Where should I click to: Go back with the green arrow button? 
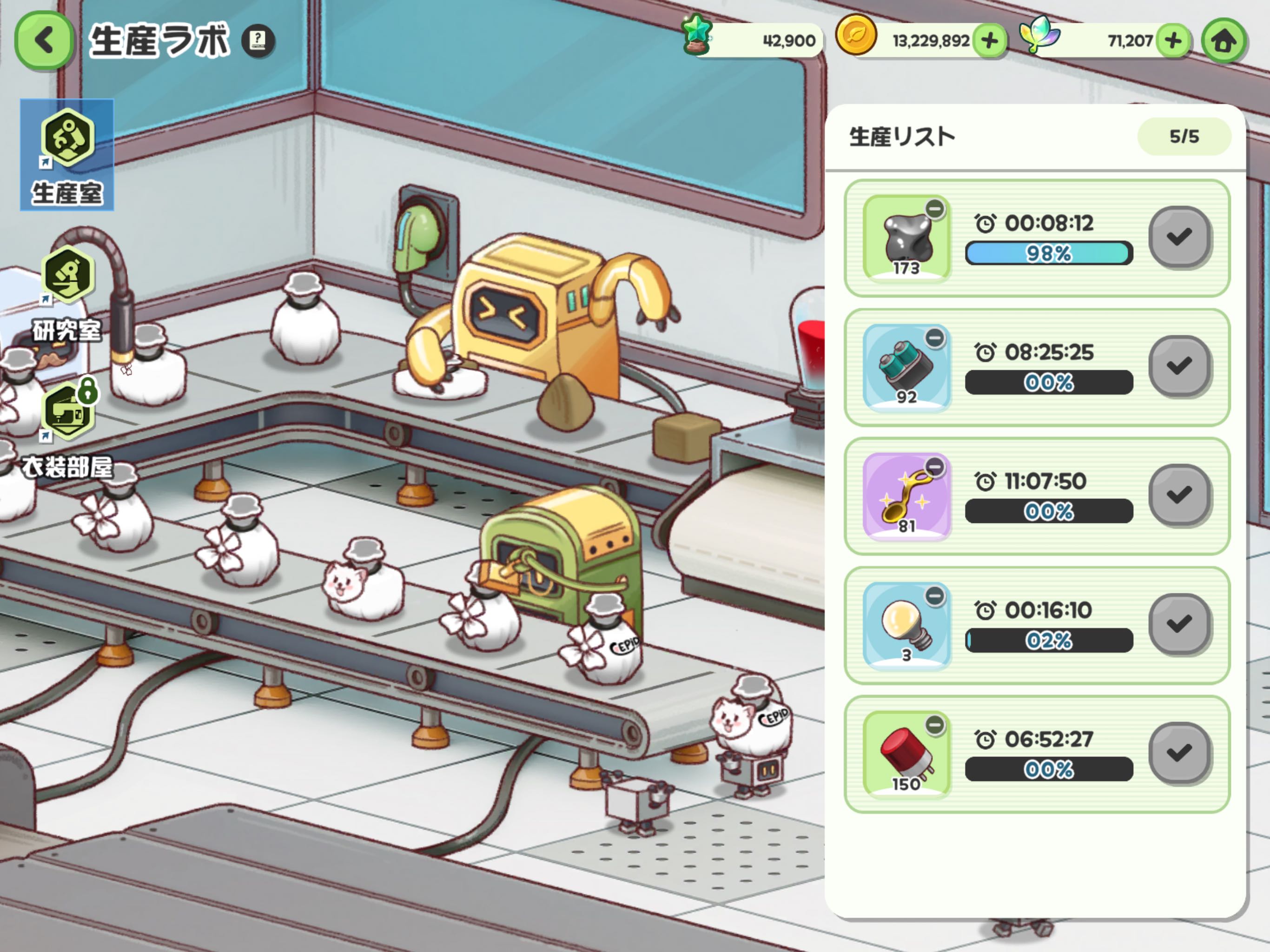click(x=44, y=41)
